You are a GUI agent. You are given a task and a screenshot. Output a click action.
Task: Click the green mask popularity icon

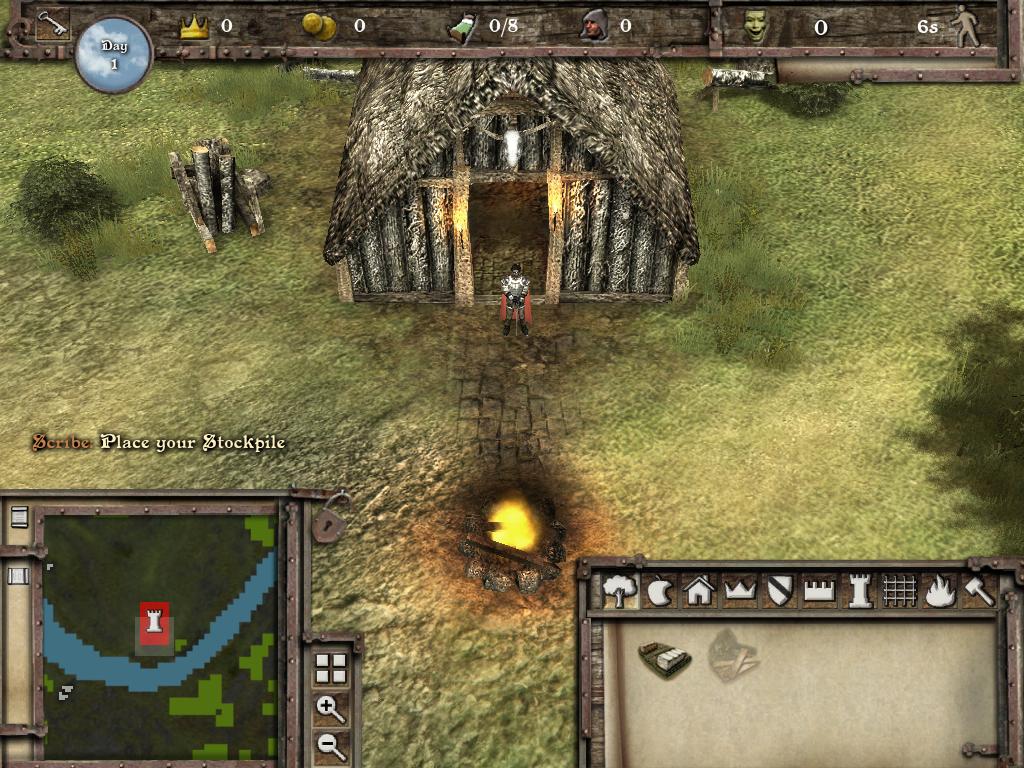click(756, 27)
